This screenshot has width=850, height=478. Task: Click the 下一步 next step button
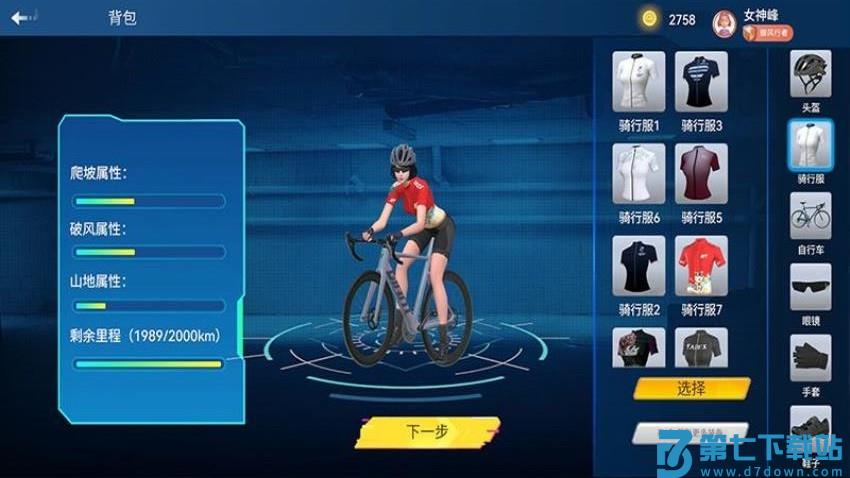(x=427, y=432)
